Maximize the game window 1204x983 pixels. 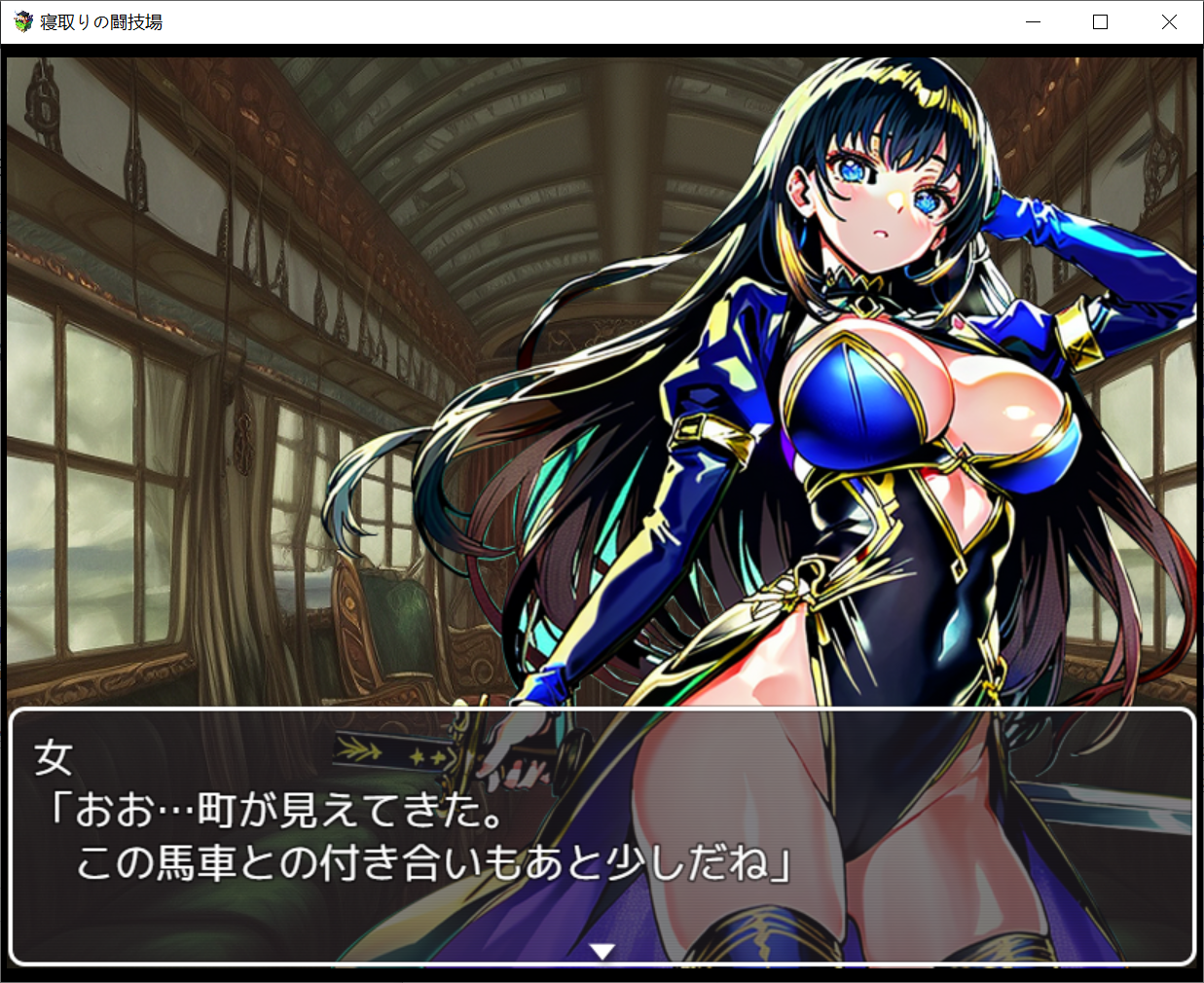[x=1101, y=22]
